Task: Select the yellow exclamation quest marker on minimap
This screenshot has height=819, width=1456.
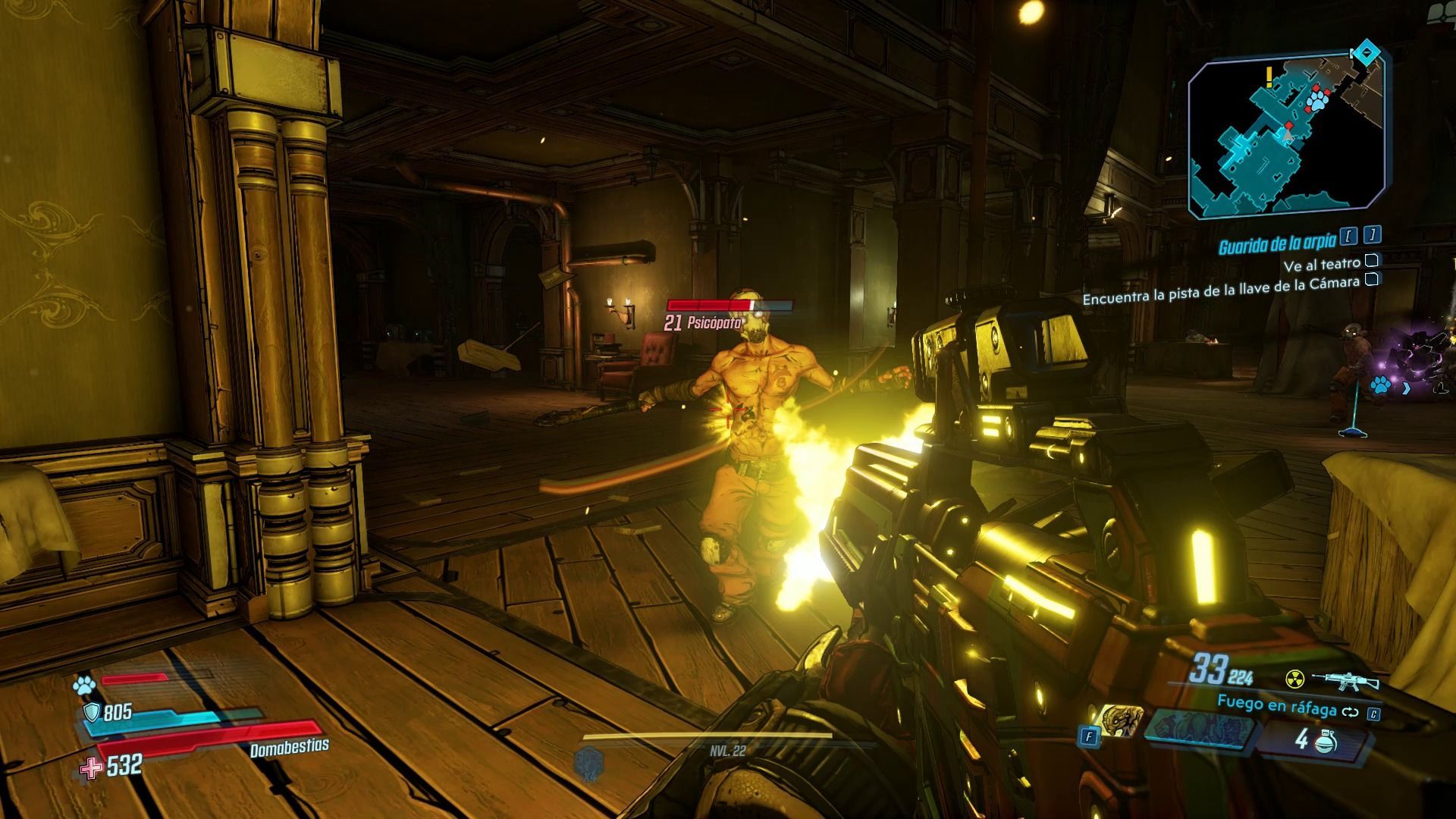Action: (1268, 75)
